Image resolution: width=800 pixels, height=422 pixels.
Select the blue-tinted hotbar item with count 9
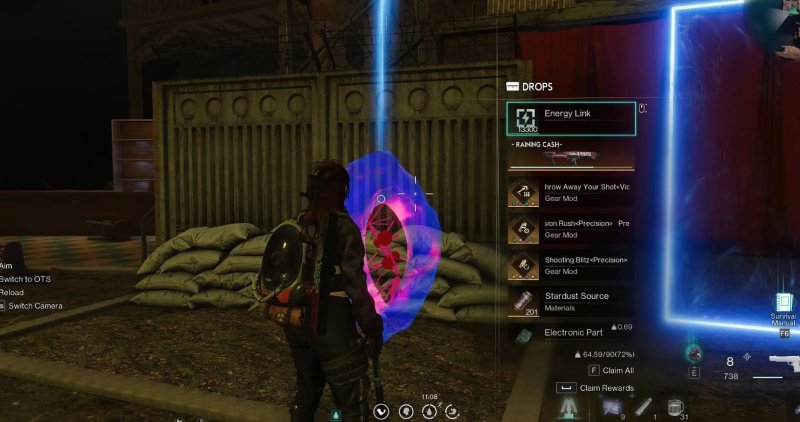point(611,404)
